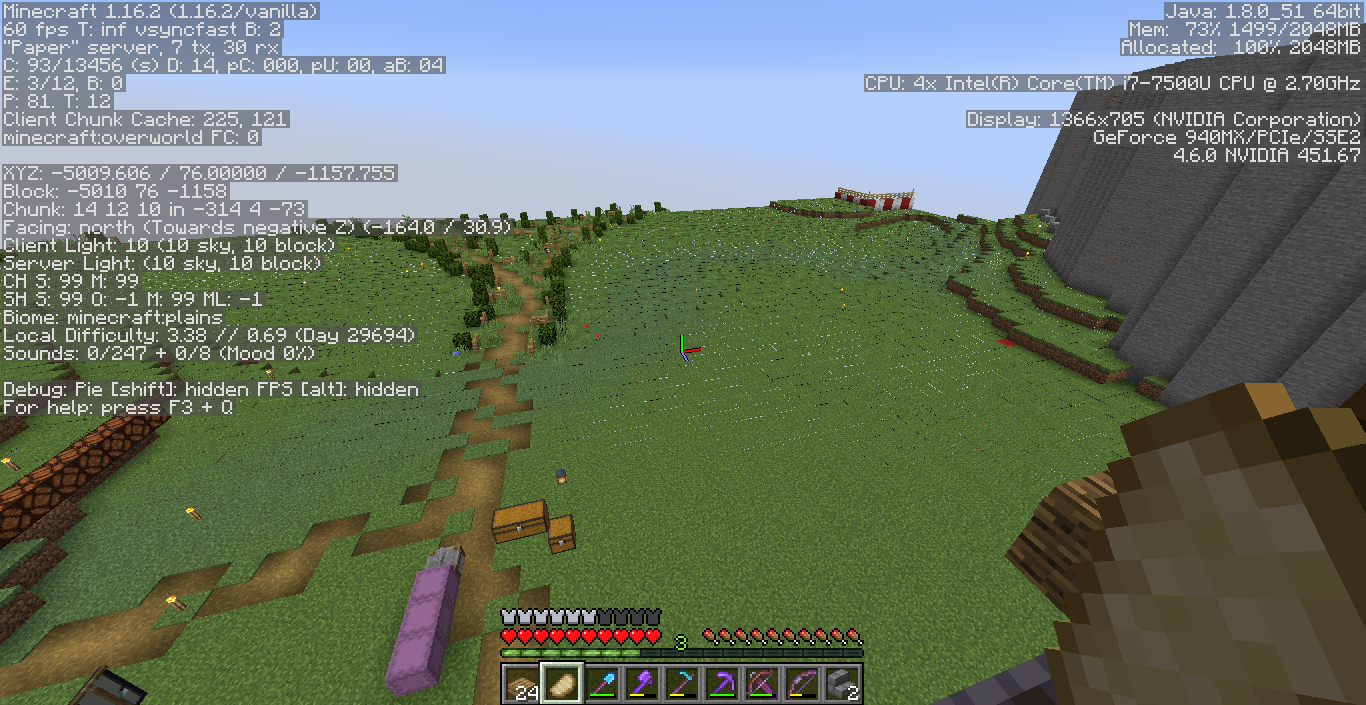Select the enchanted bow slot
The width and height of the screenshot is (1366, 705).
point(801,684)
